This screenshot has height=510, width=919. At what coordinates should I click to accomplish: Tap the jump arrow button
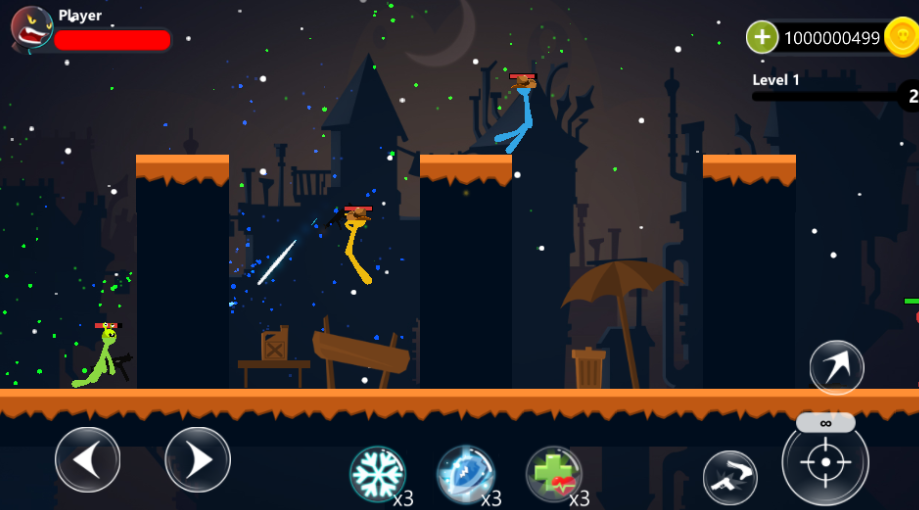pyautogui.click(x=836, y=367)
